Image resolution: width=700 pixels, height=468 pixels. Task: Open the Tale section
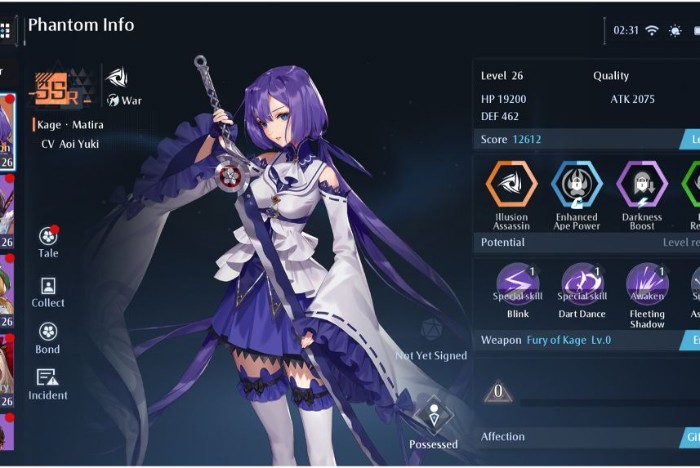(x=48, y=238)
